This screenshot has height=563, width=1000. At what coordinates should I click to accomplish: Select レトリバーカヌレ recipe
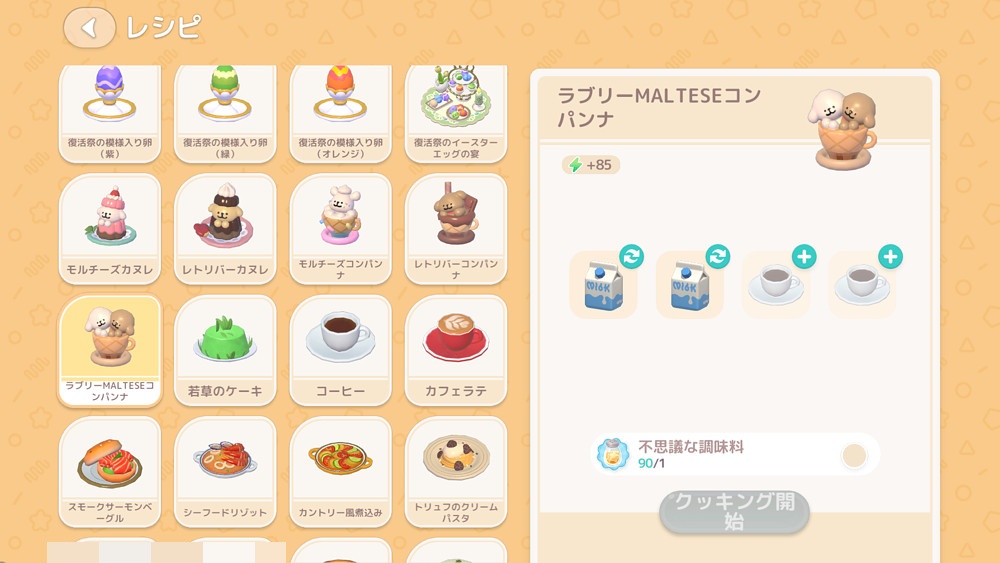pyautogui.click(x=225, y=229)
